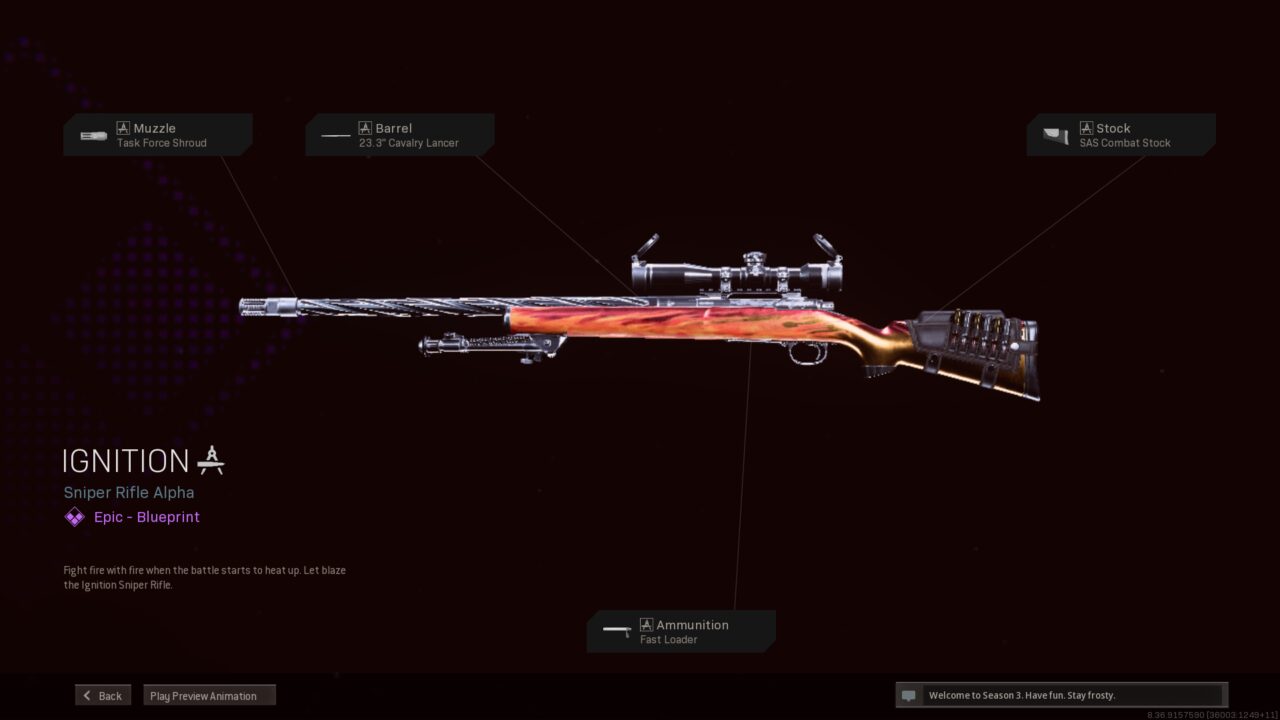Open the chat message box
Image resolution: width=1280 pixels, height=720 pixels.
[x=1061, y=695]
